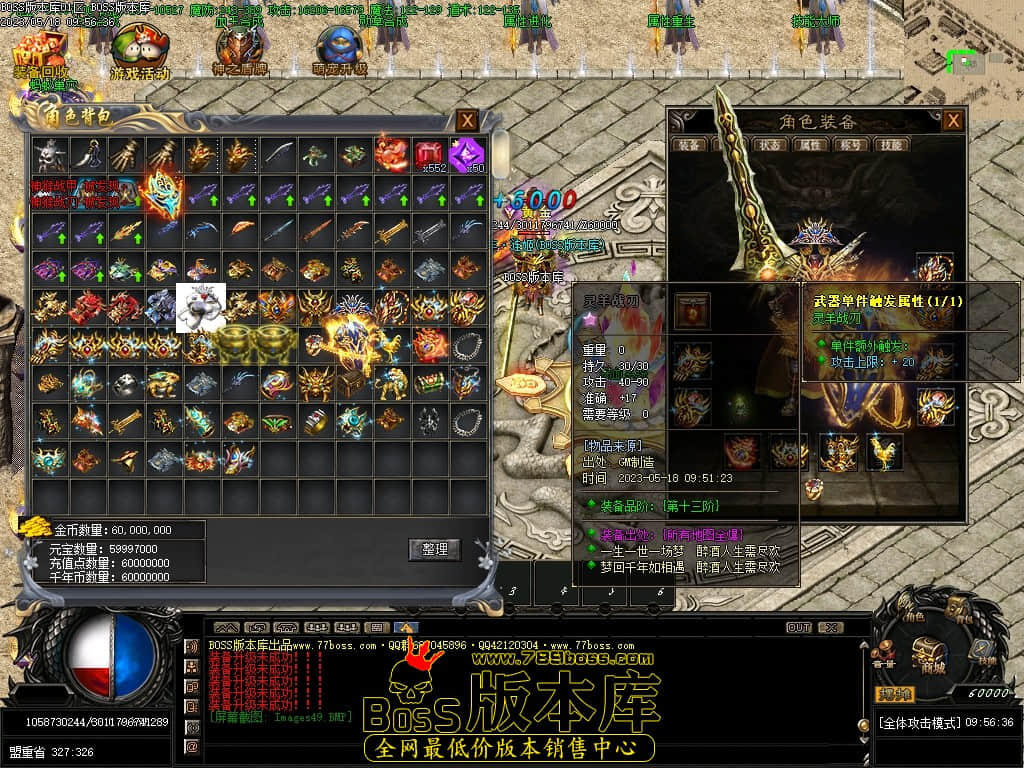The height and width of the screenshot is (768, 1024).
Task: Select the red gem stack x552
Action: [x=429, y=155]
